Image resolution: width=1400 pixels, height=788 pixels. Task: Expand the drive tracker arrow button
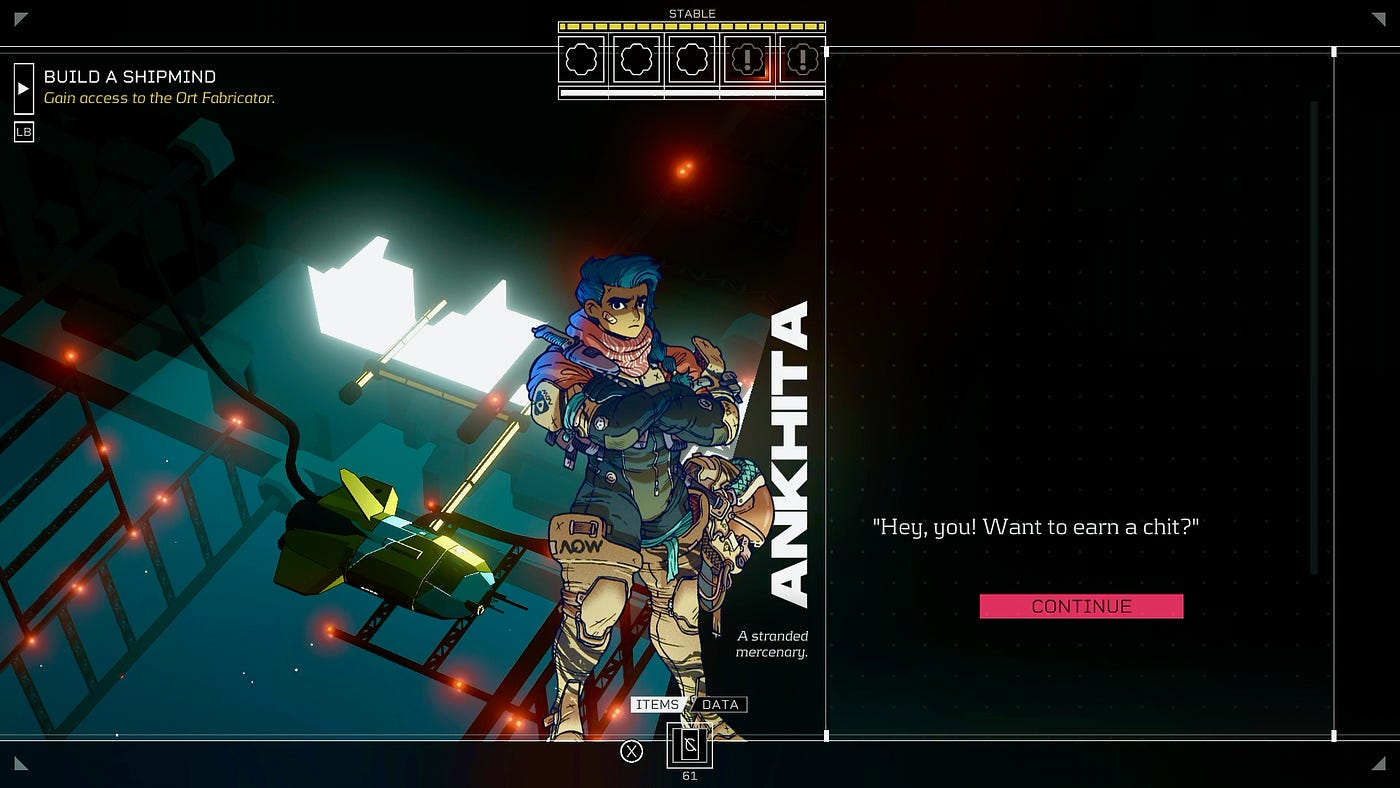tap(24, 88)
